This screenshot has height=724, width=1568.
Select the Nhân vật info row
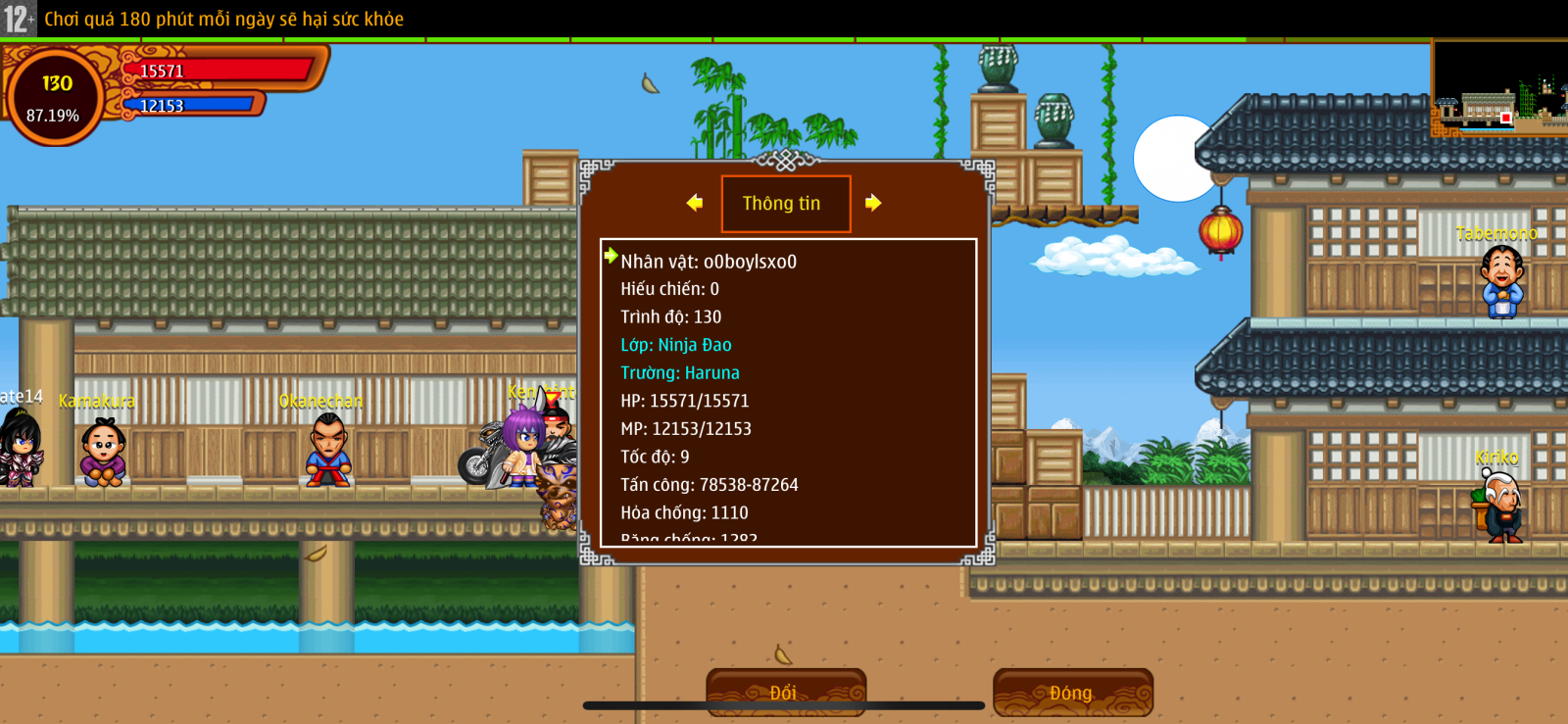pyautogui.click(x=709, y=262)
